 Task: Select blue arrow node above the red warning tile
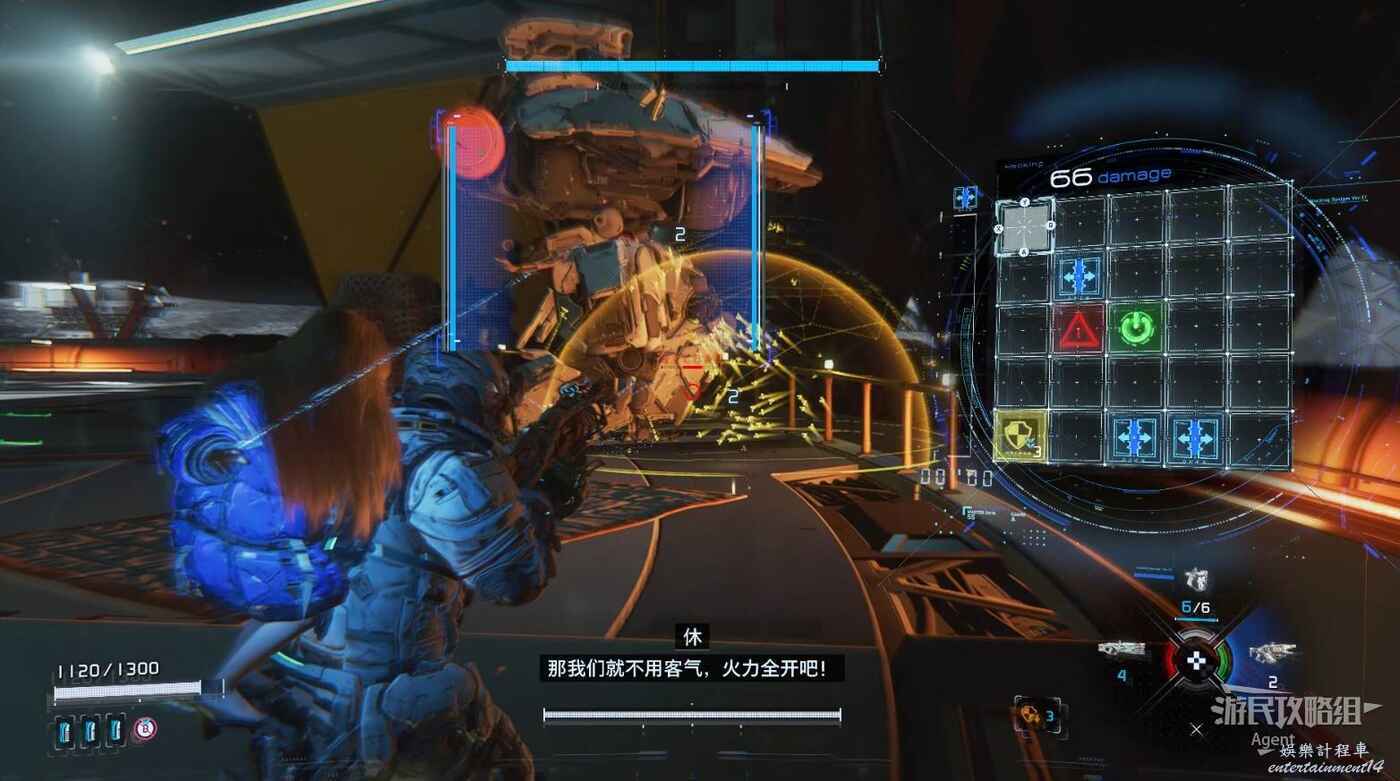point(1080,272)
